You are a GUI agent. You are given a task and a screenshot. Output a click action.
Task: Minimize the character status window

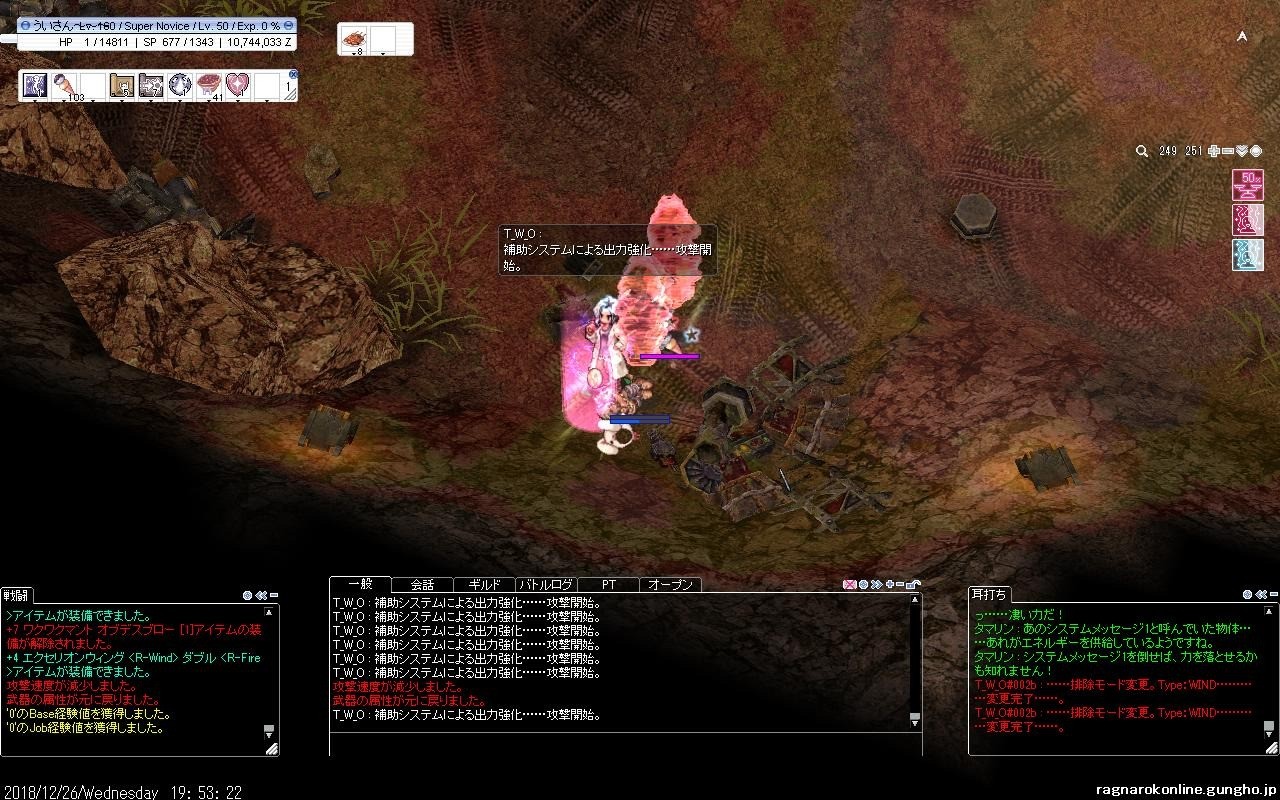coord(26,25)
